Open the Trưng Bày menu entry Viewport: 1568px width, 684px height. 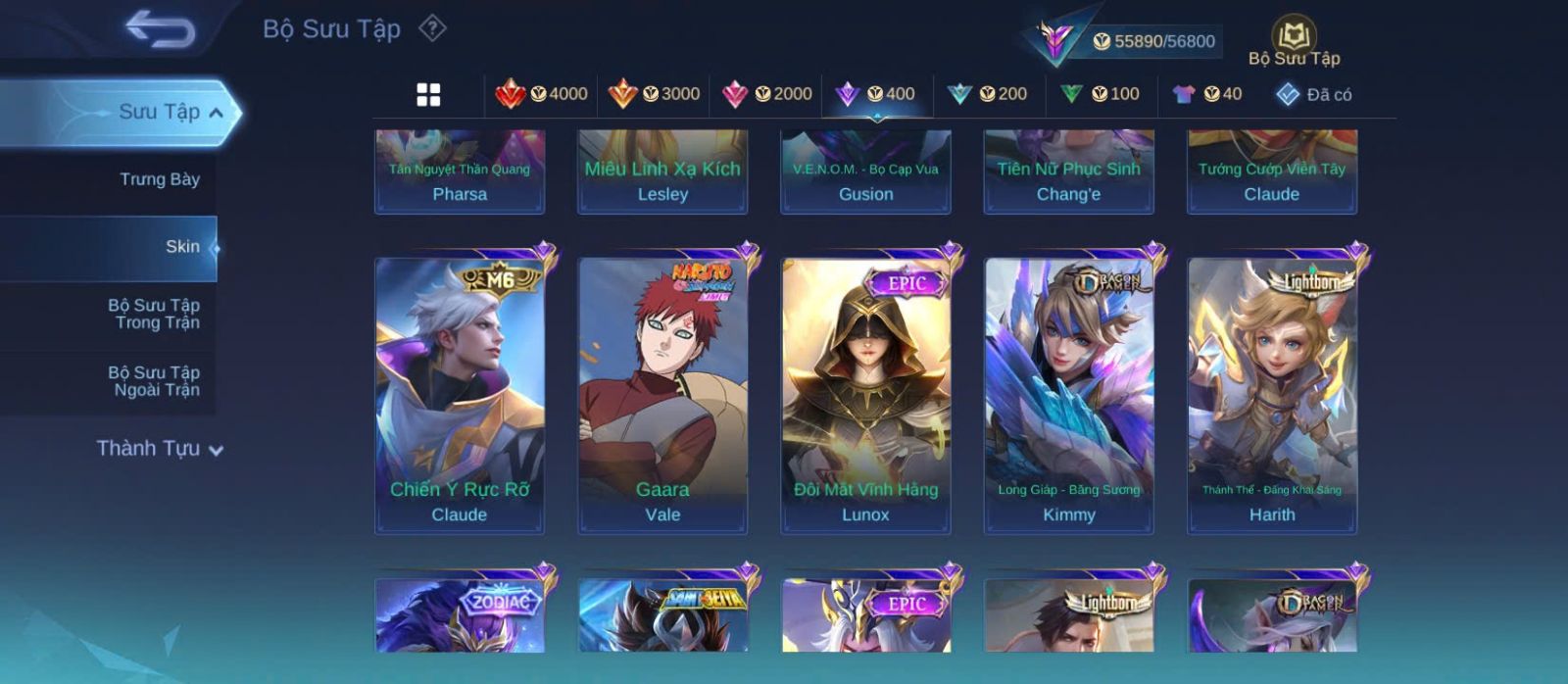tap(159, 179)
